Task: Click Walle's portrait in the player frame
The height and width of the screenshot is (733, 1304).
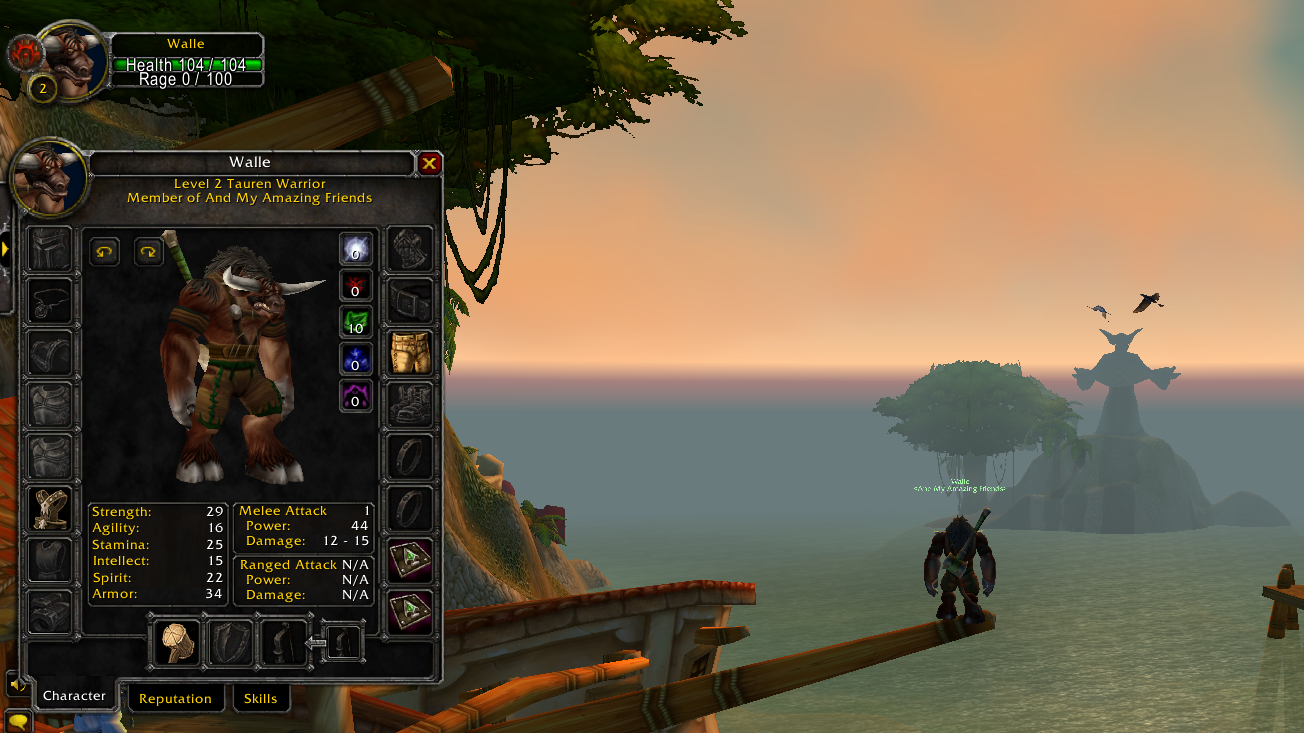Action: pos(74,62)
